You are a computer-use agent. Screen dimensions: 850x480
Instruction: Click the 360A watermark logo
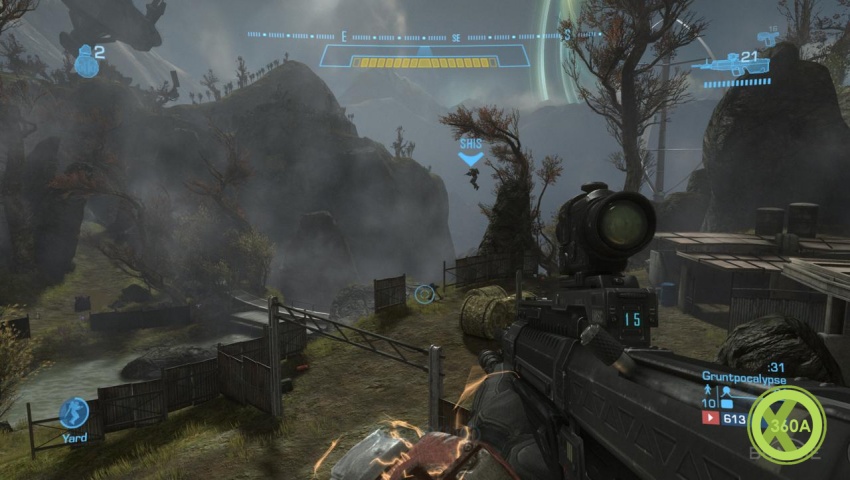click(789, 424)
